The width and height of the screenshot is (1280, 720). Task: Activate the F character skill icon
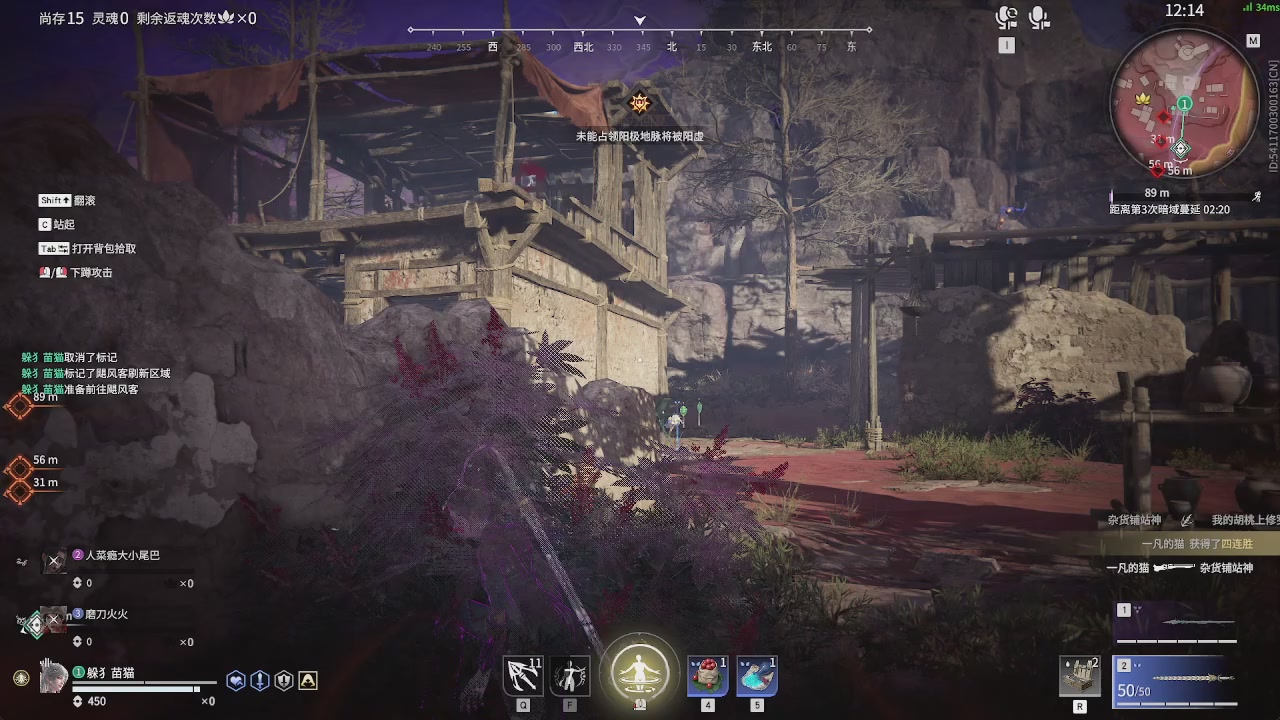(571, 676)
